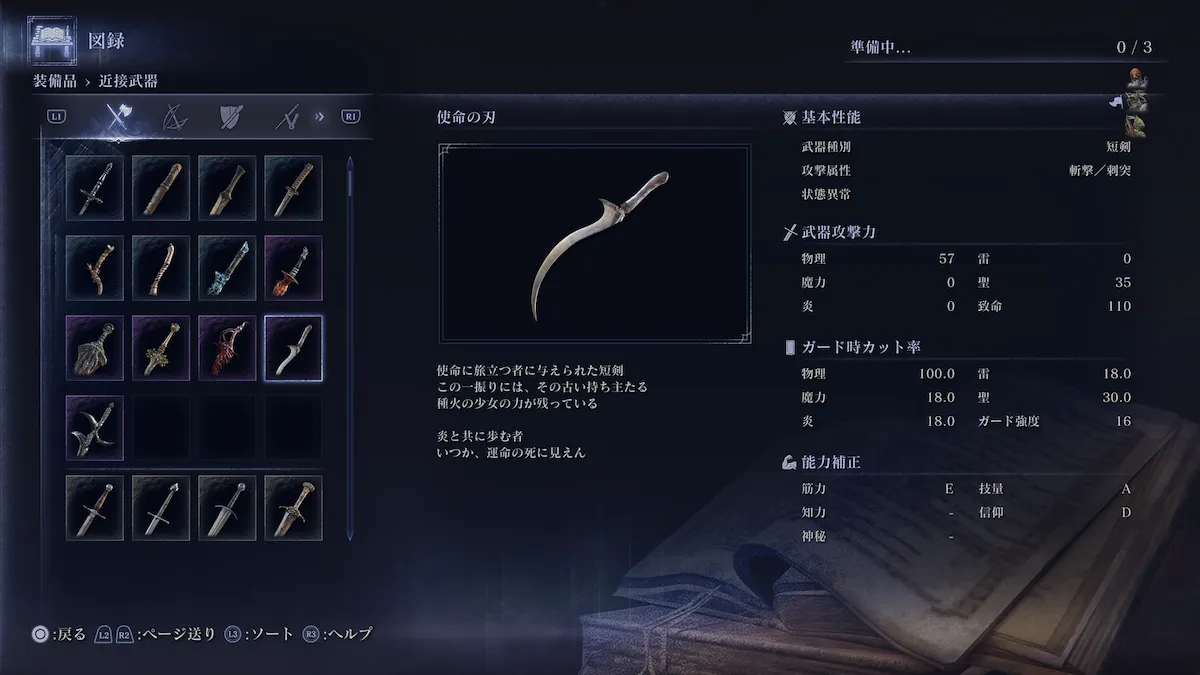Viewport: 1200px width, 675px height.
Task: Select the shield category tab
Action: (x=232, y=118)
